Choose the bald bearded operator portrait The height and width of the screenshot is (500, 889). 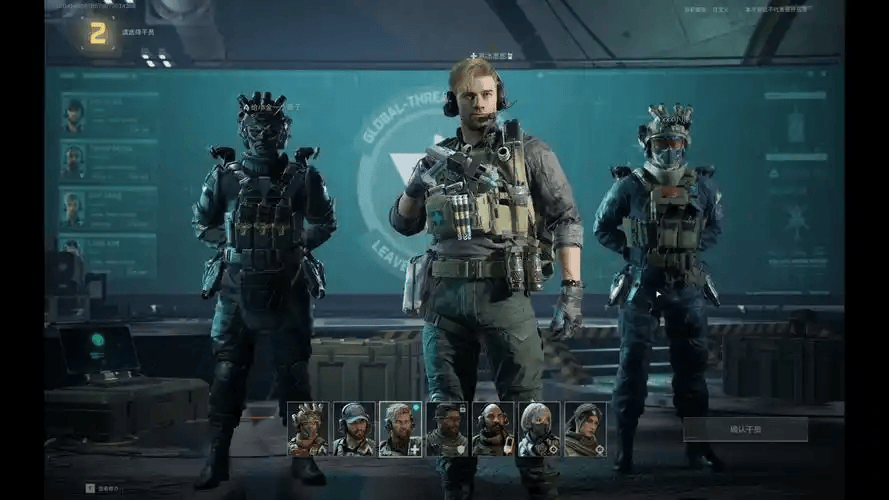pos(492,429)
